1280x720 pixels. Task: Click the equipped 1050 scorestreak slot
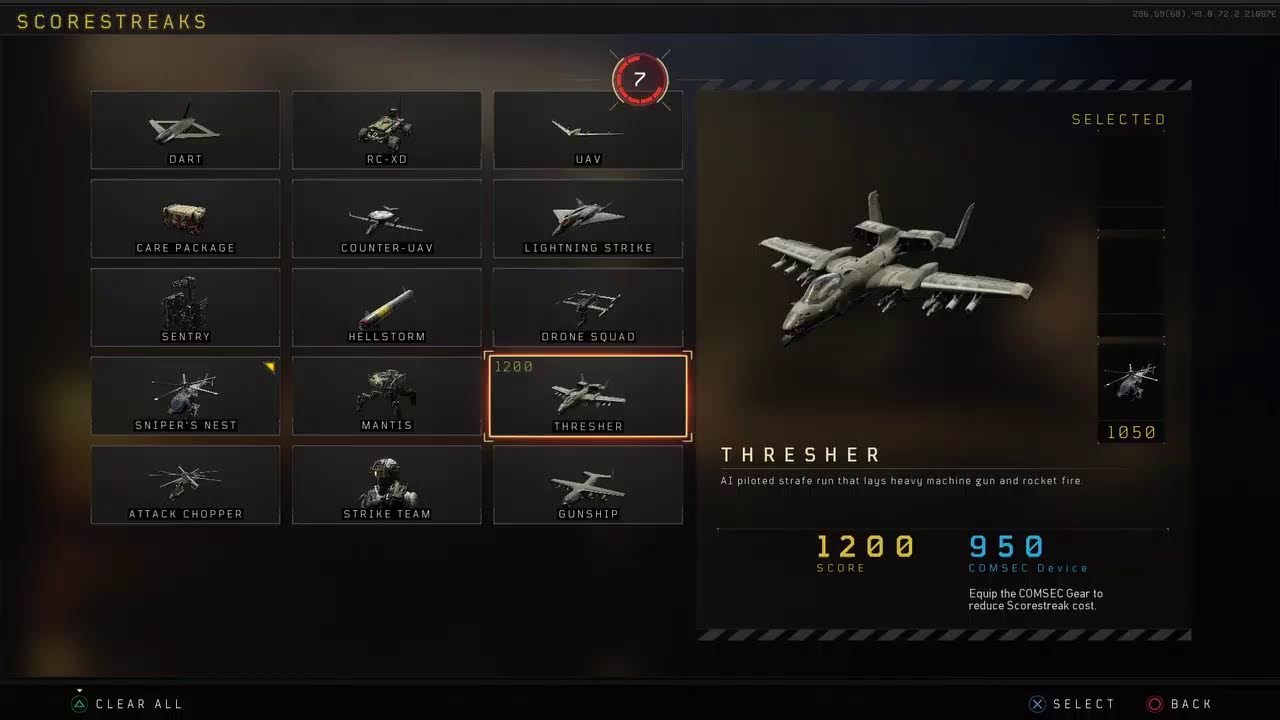pos(1131,391)
